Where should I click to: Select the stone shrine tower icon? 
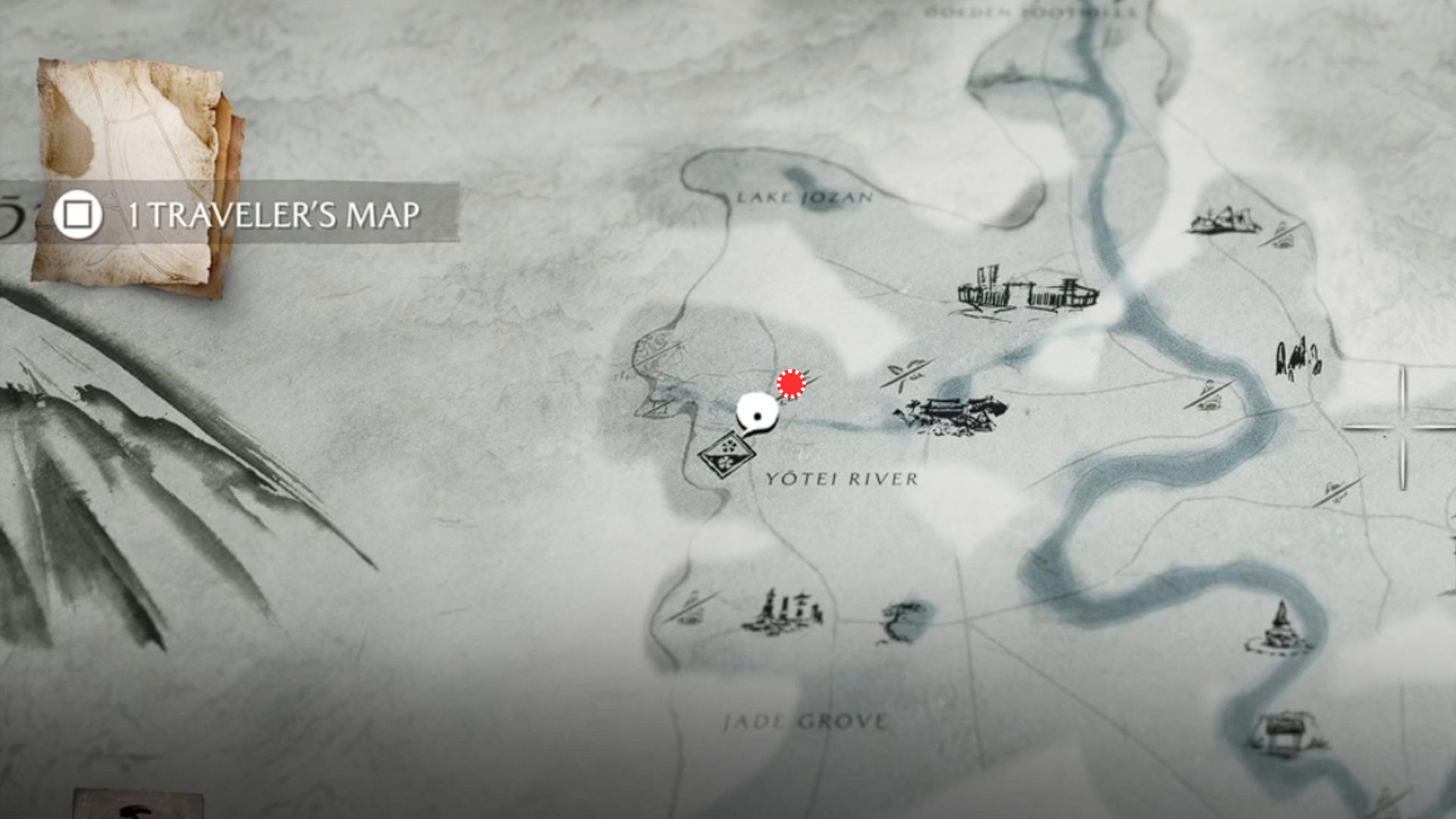point(1280,628)
